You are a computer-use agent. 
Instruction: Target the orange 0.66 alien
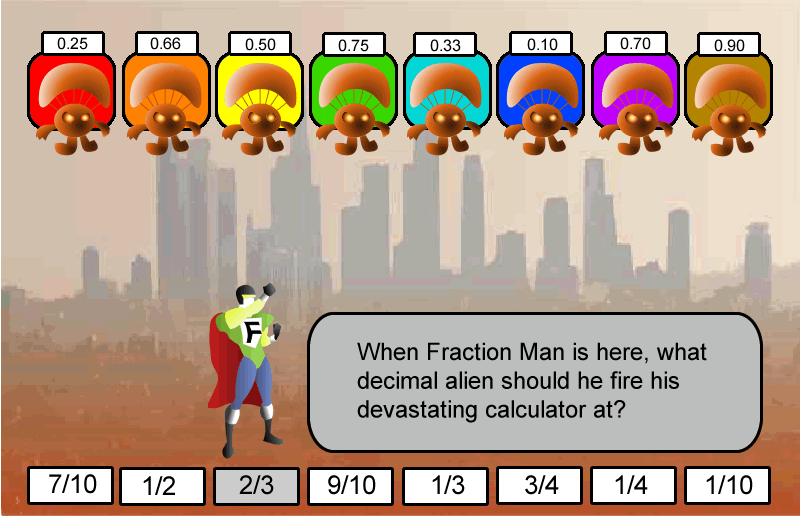165,100
